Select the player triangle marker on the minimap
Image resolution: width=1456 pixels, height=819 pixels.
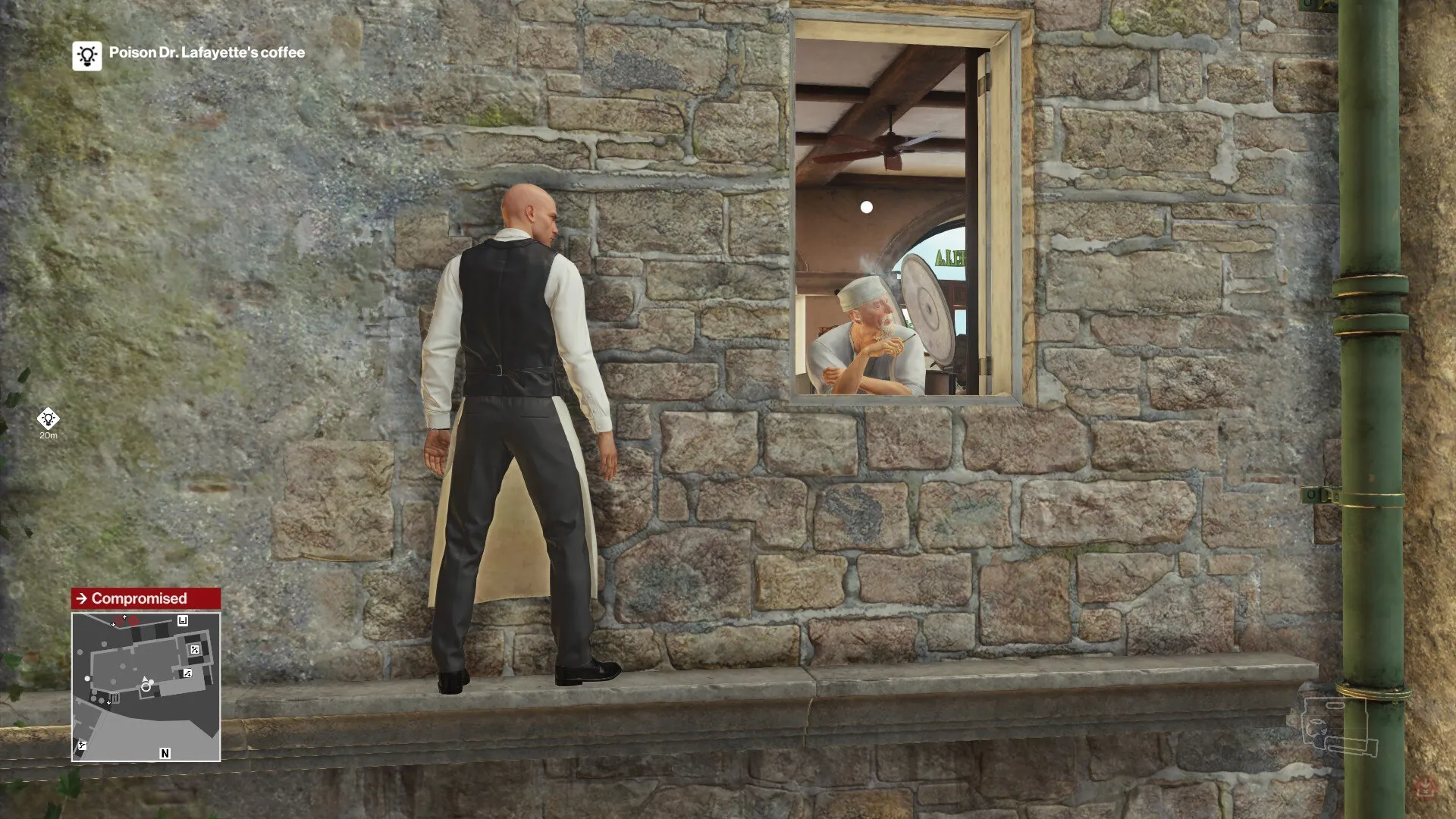tap(145, 679)
